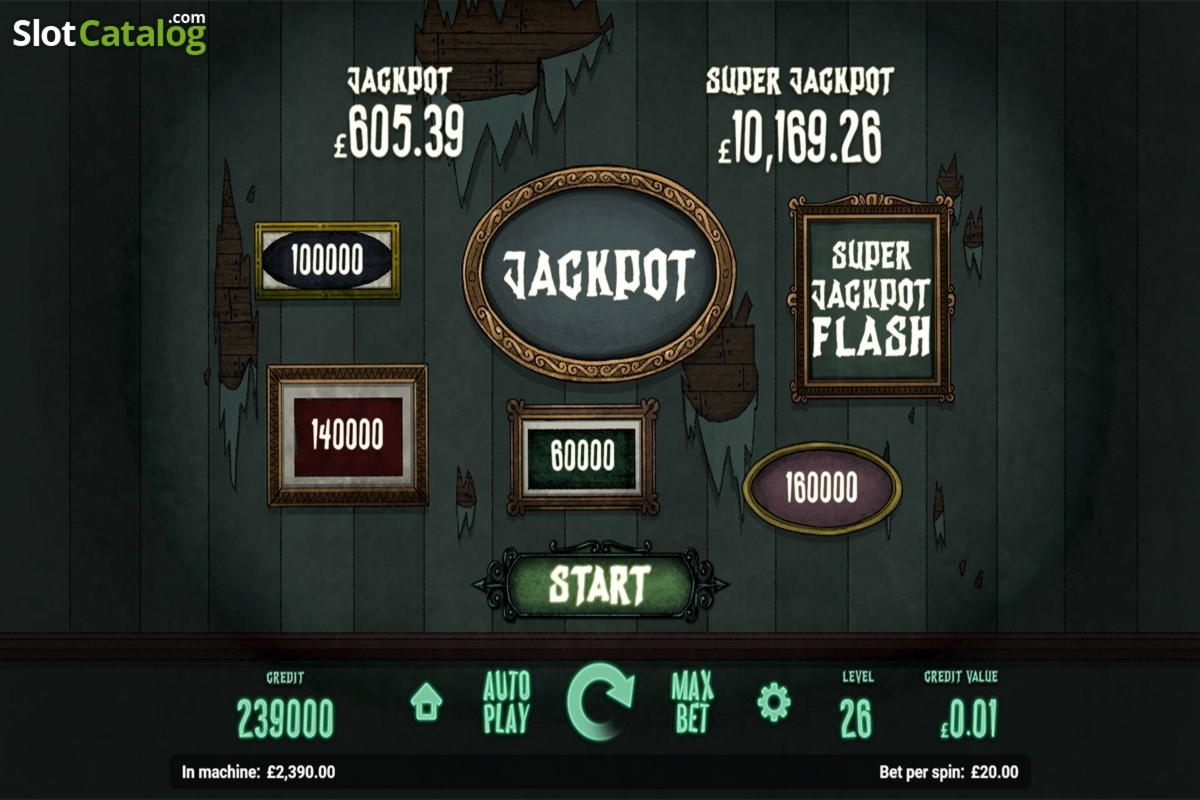Select the 160000 oval frame
The image size is (1200, 800).
tap(821, 488)
